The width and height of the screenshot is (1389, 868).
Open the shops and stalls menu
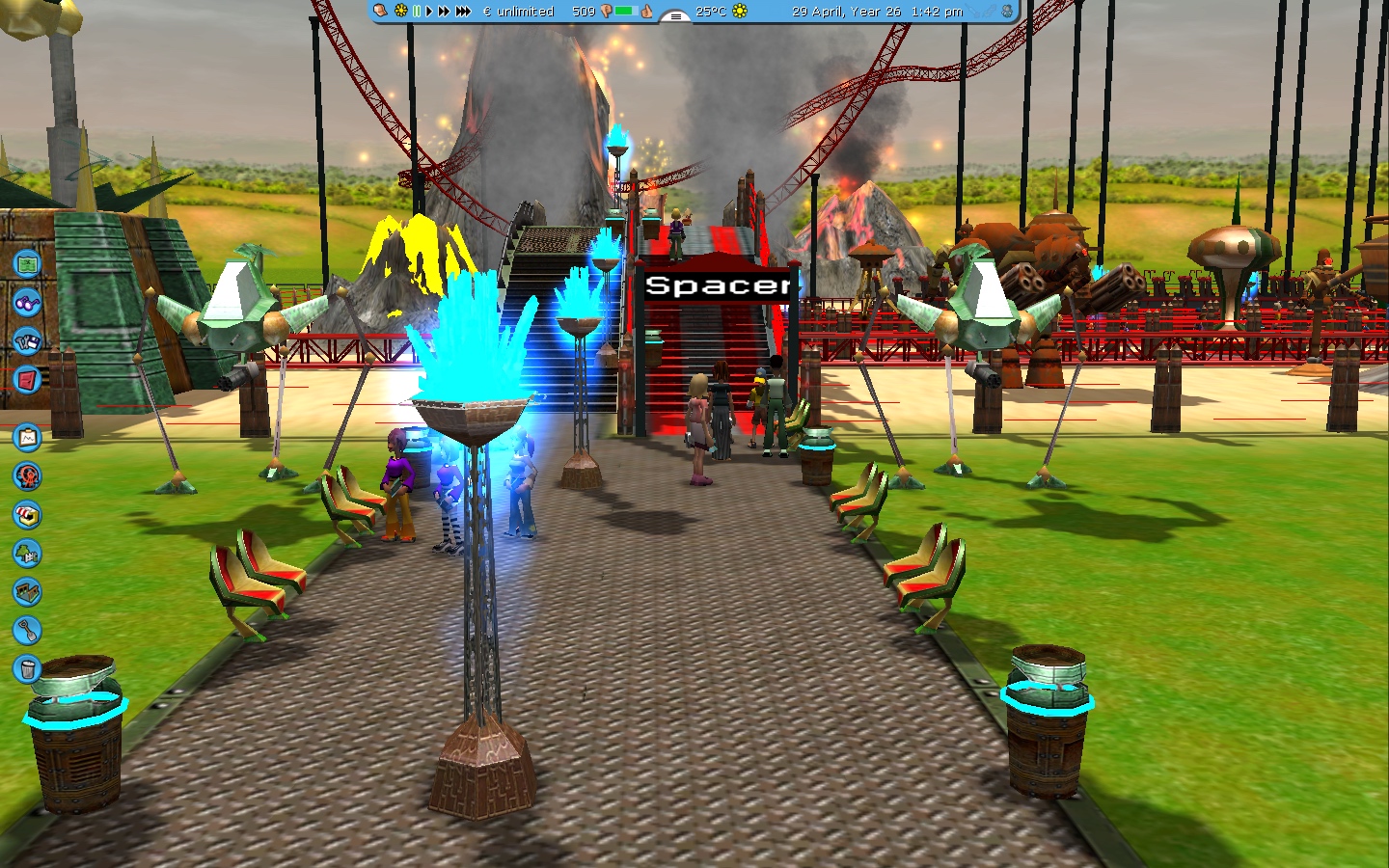tap(27, 515)
